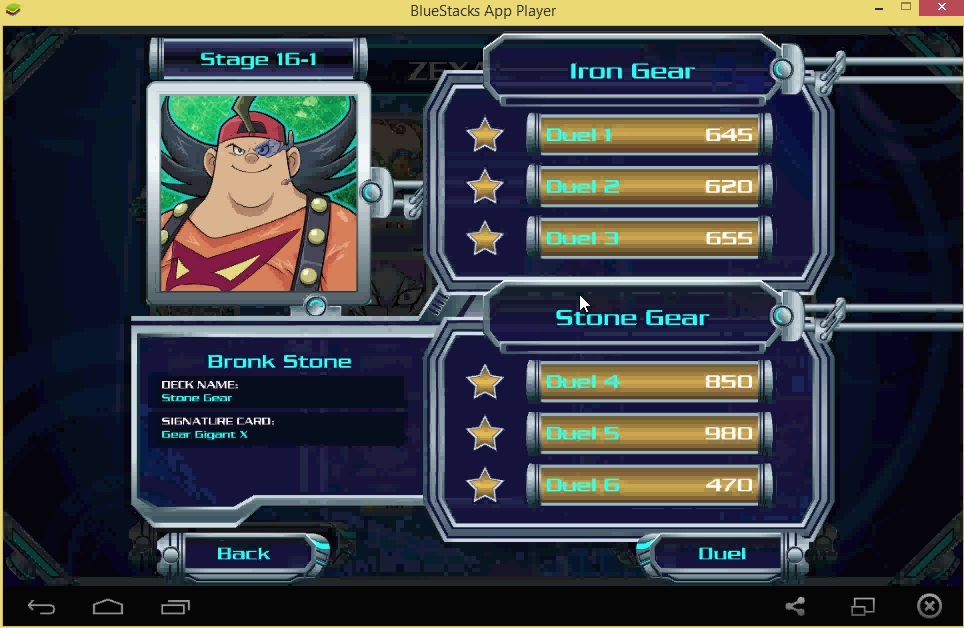This screenshot has width=964, height=628.
Task: Choose the Duel 2 row
Action: click(x=649, y=187)
